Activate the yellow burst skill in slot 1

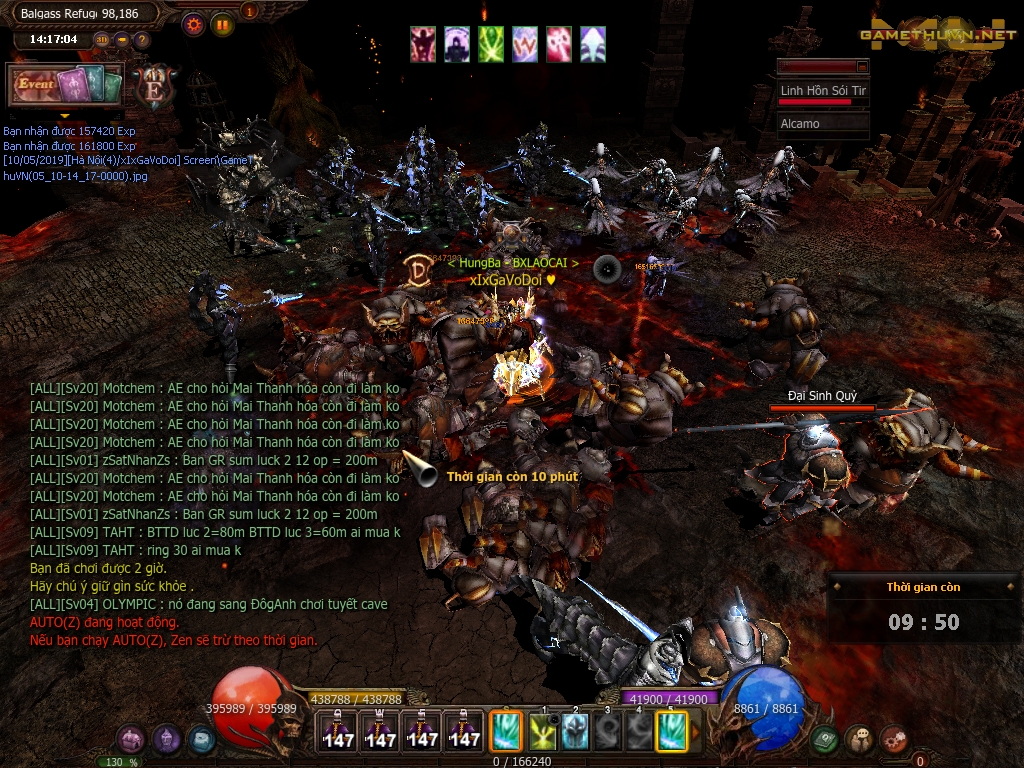coord(543,732)
